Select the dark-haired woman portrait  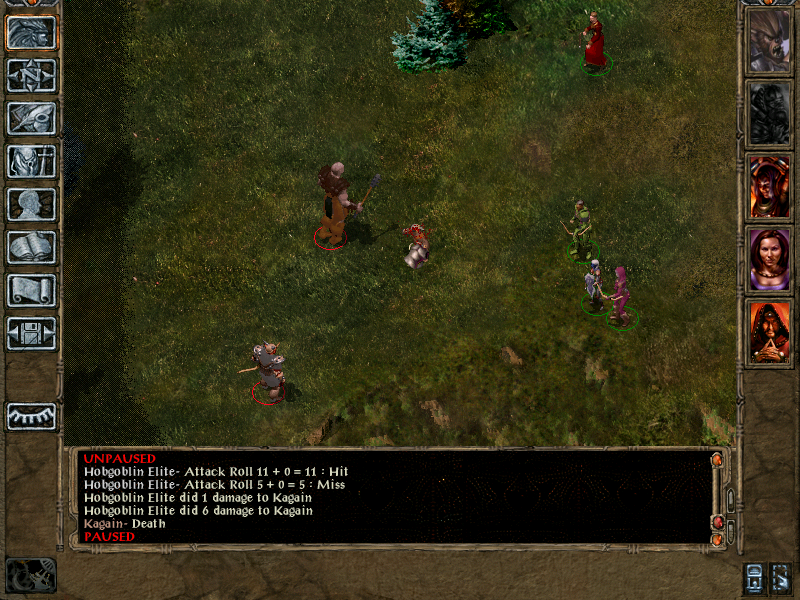(x=769, y=260)
